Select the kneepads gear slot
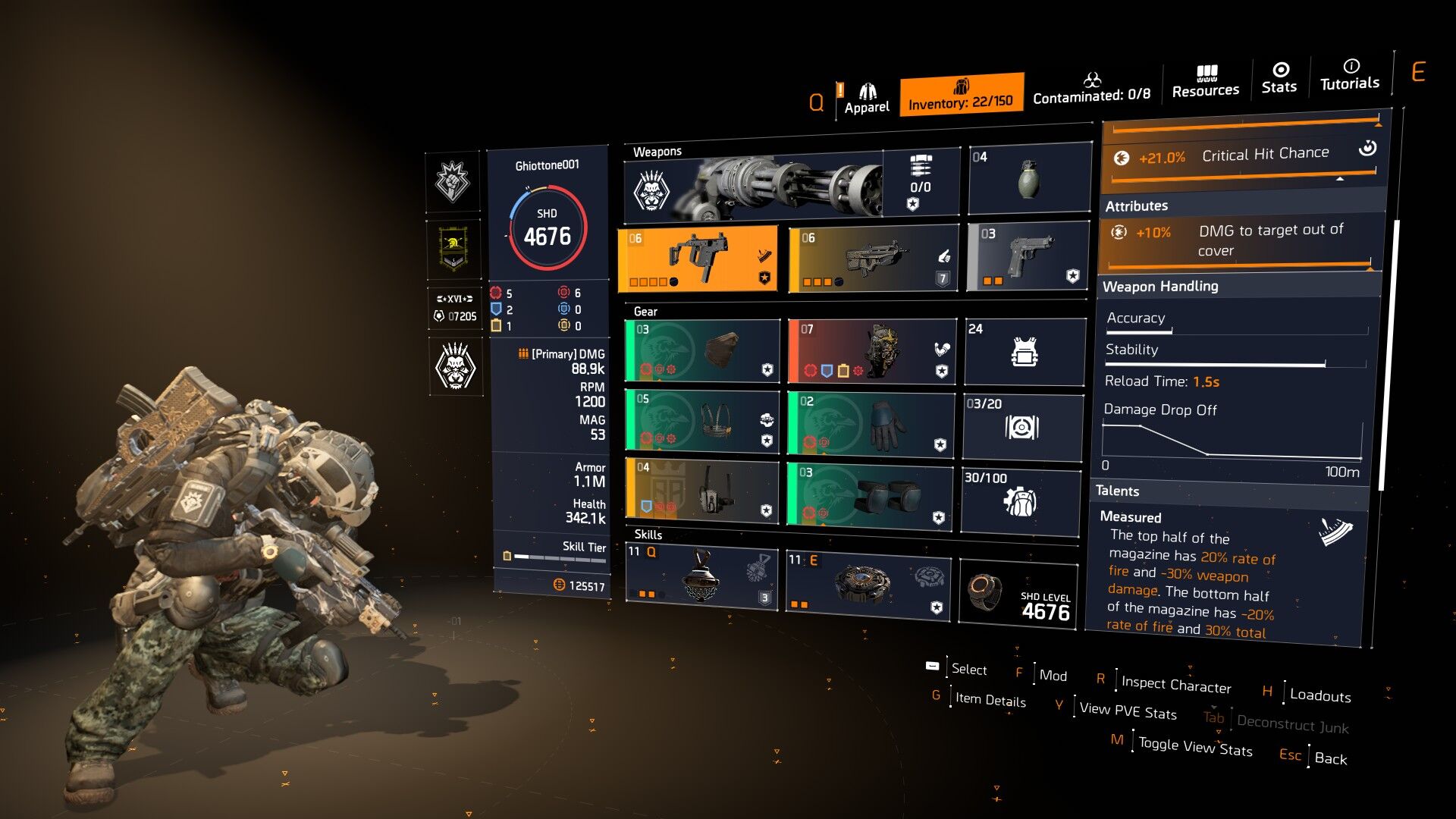Viewport: 1456px width, 819px height. click(x=870, y=494)
